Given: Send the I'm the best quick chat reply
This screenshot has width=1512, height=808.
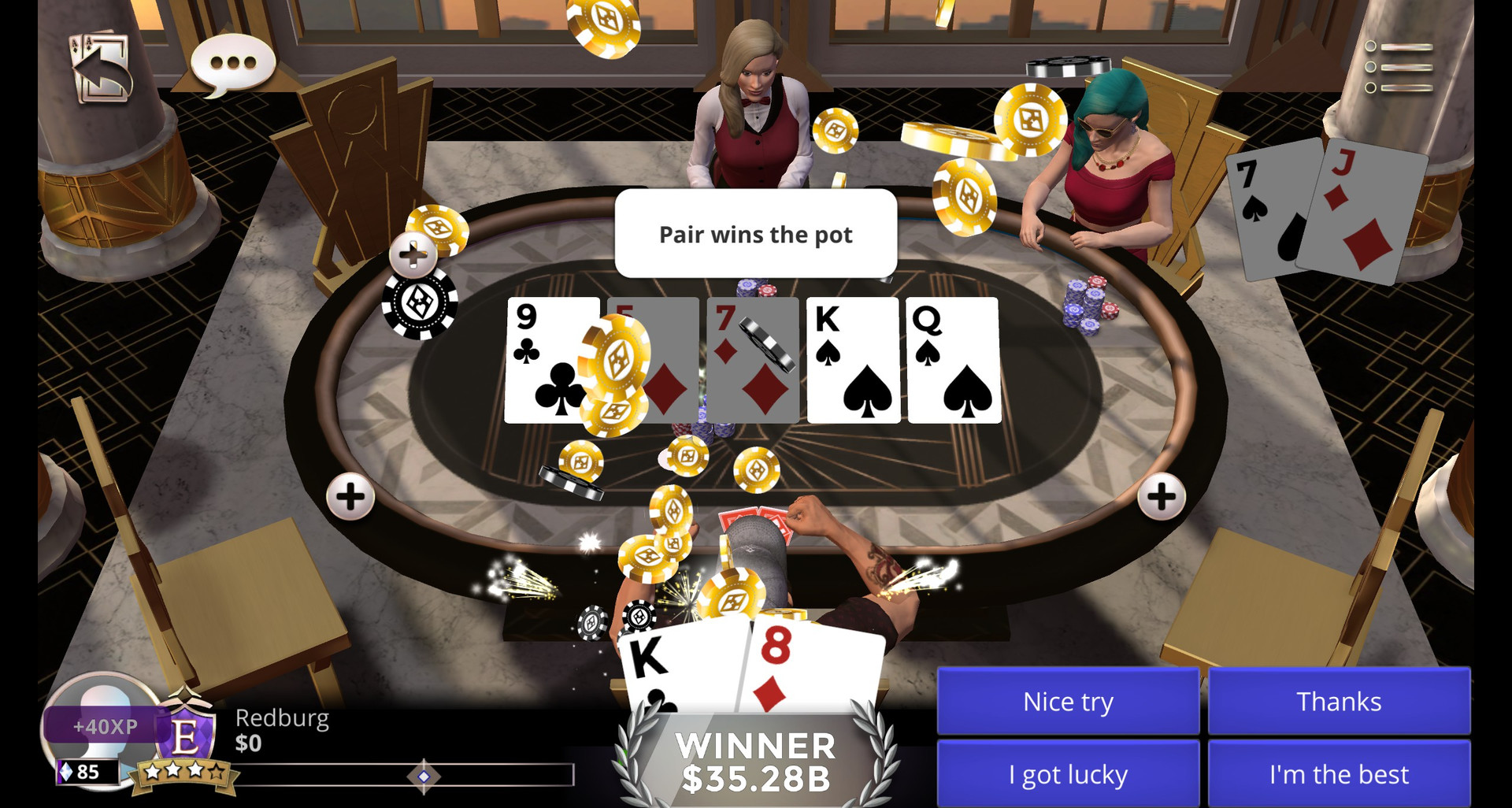Looking at the screenshot, I should pyautogui.click(x=1340, y=774).
